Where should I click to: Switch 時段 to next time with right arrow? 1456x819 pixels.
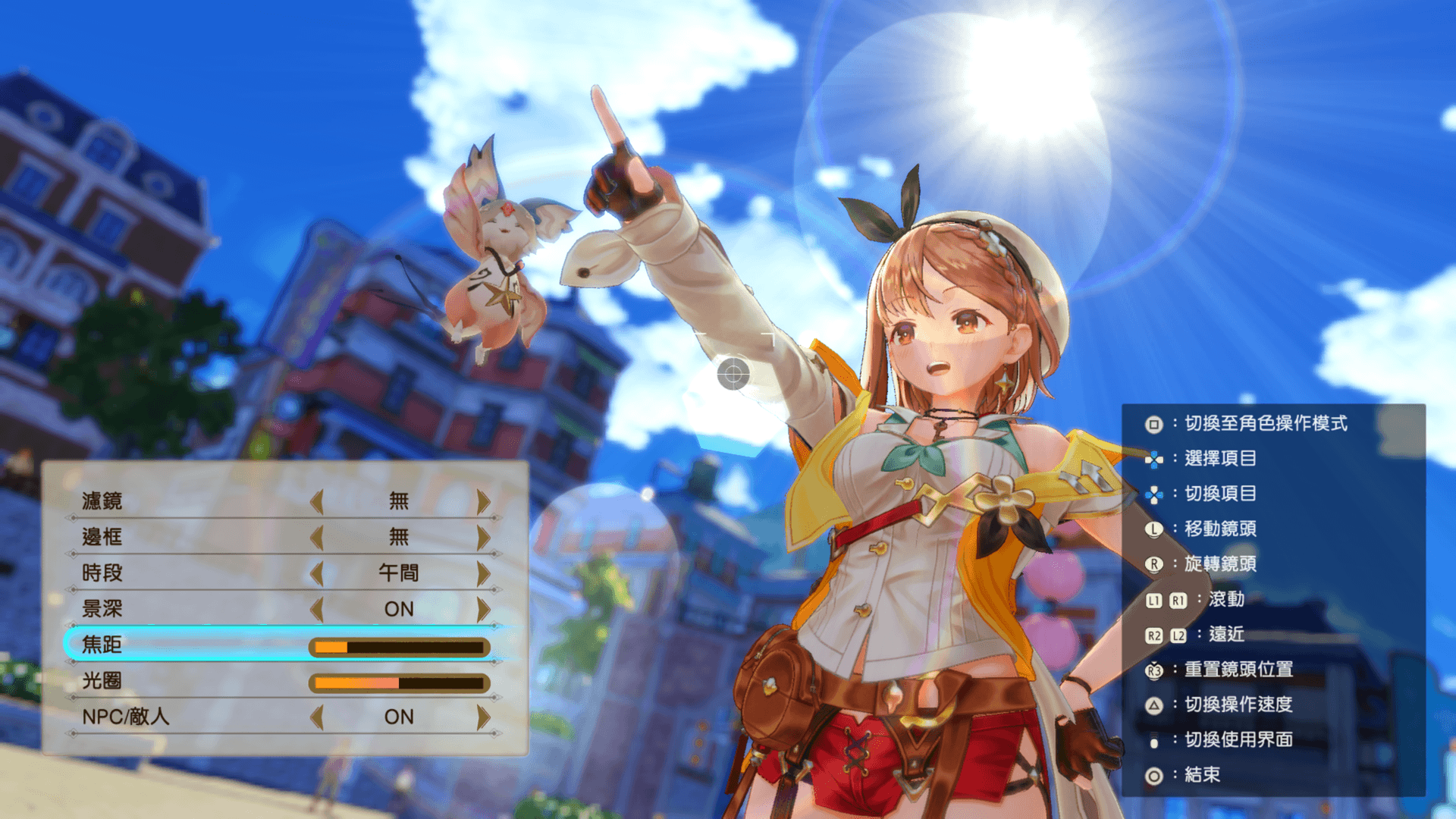click(483, 573)
